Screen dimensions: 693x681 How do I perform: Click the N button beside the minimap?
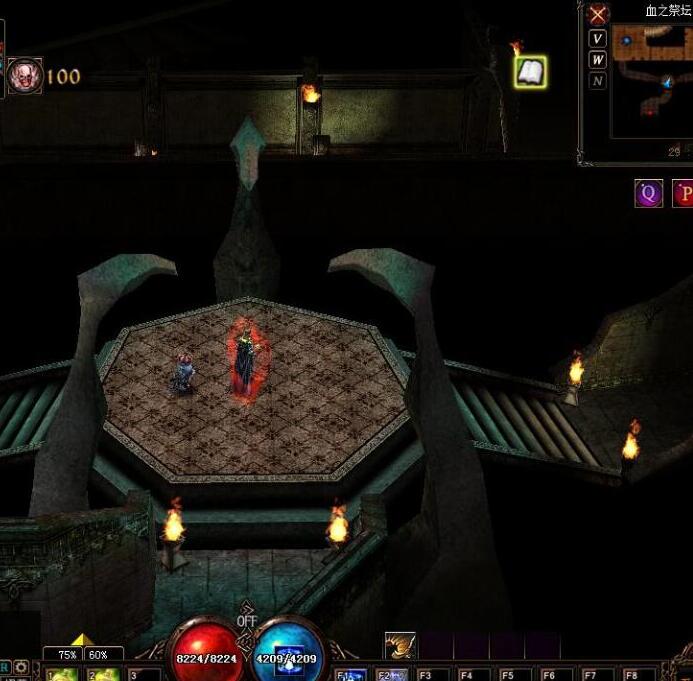click(x=598, y=81)
